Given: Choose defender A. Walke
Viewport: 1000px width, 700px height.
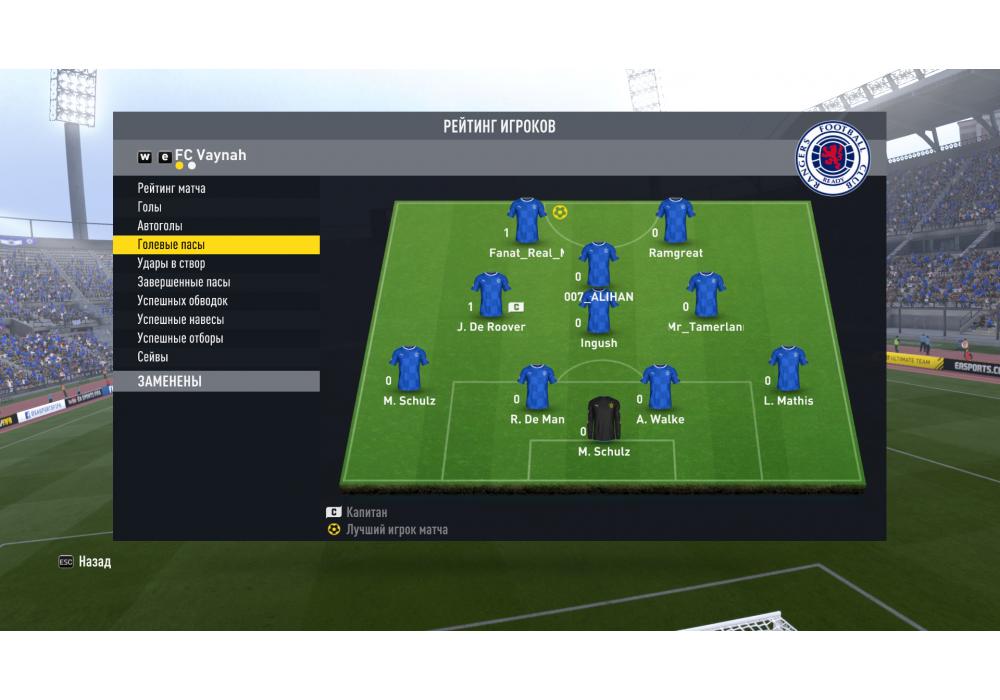Looking at the screenshot, I should pyautogui.click(x=660, y=388).
